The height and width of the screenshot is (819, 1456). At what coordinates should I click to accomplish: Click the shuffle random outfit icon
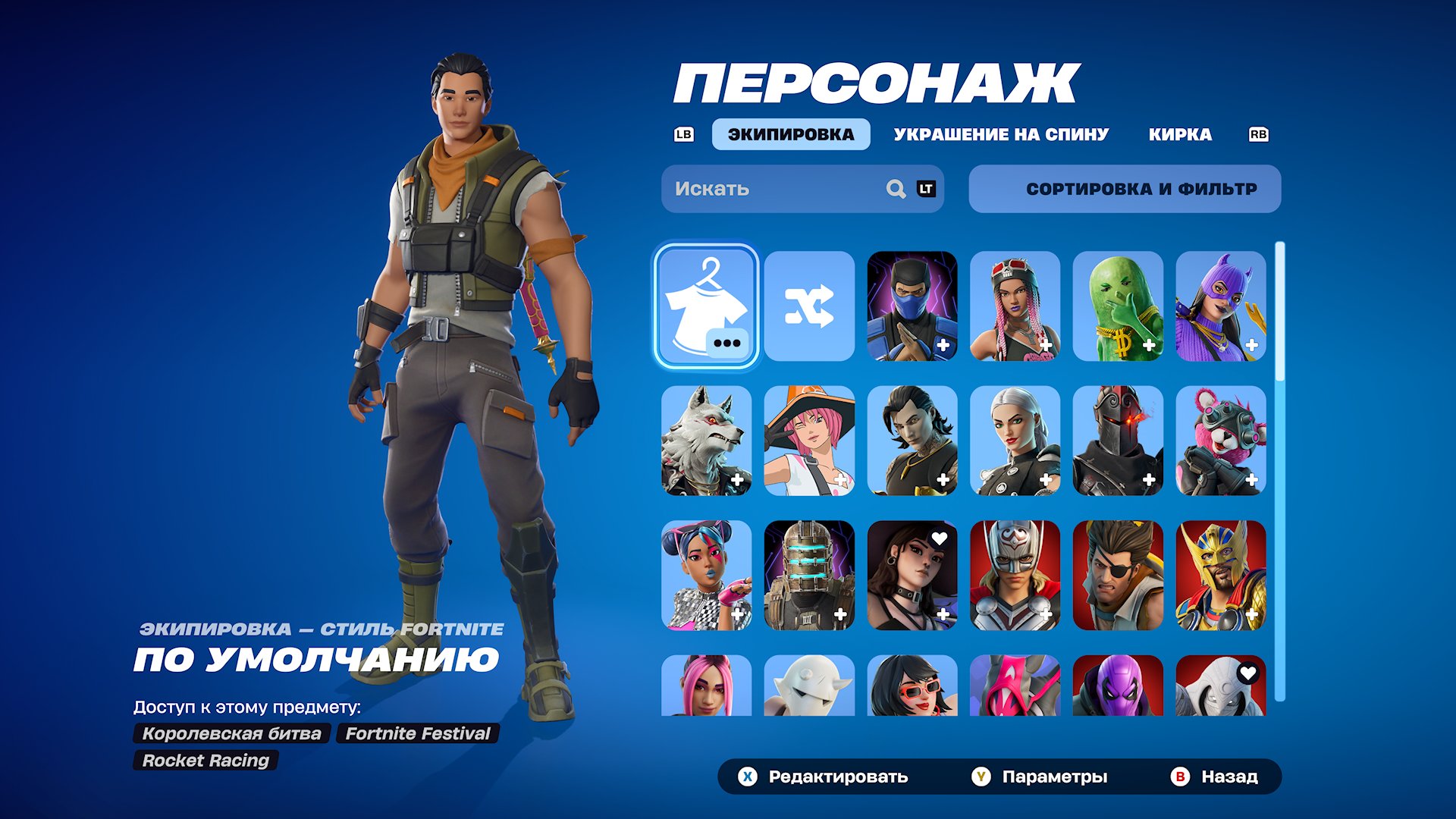pos(809,306)
